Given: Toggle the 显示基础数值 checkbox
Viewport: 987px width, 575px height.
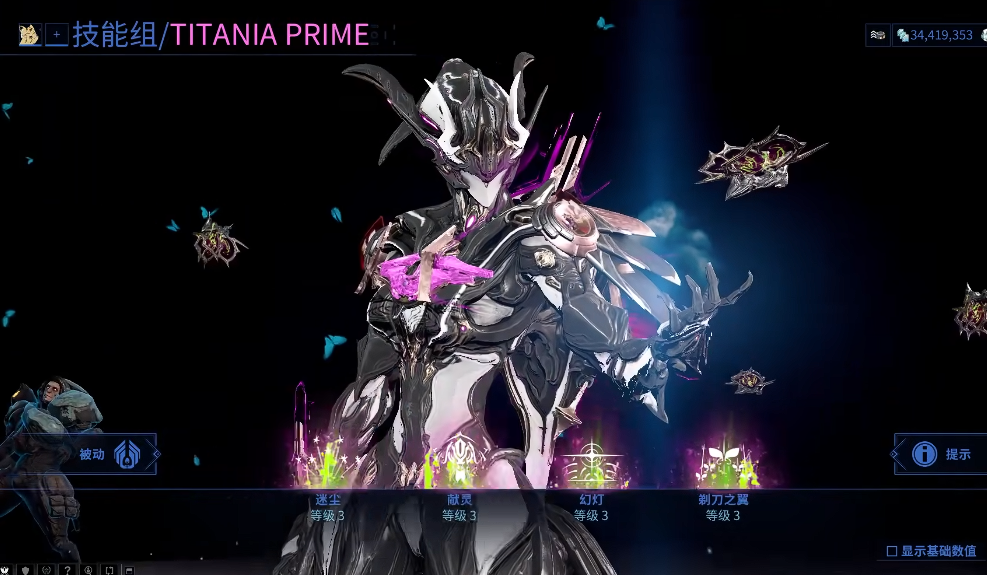Looking at the screenshot, I should tap(892, 551).
